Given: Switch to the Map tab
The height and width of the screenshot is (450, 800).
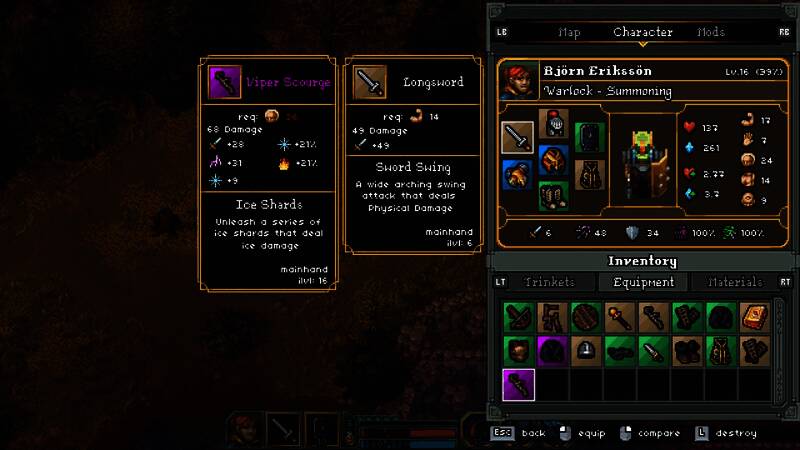Looking at the screenshot, I should (569, 32).
